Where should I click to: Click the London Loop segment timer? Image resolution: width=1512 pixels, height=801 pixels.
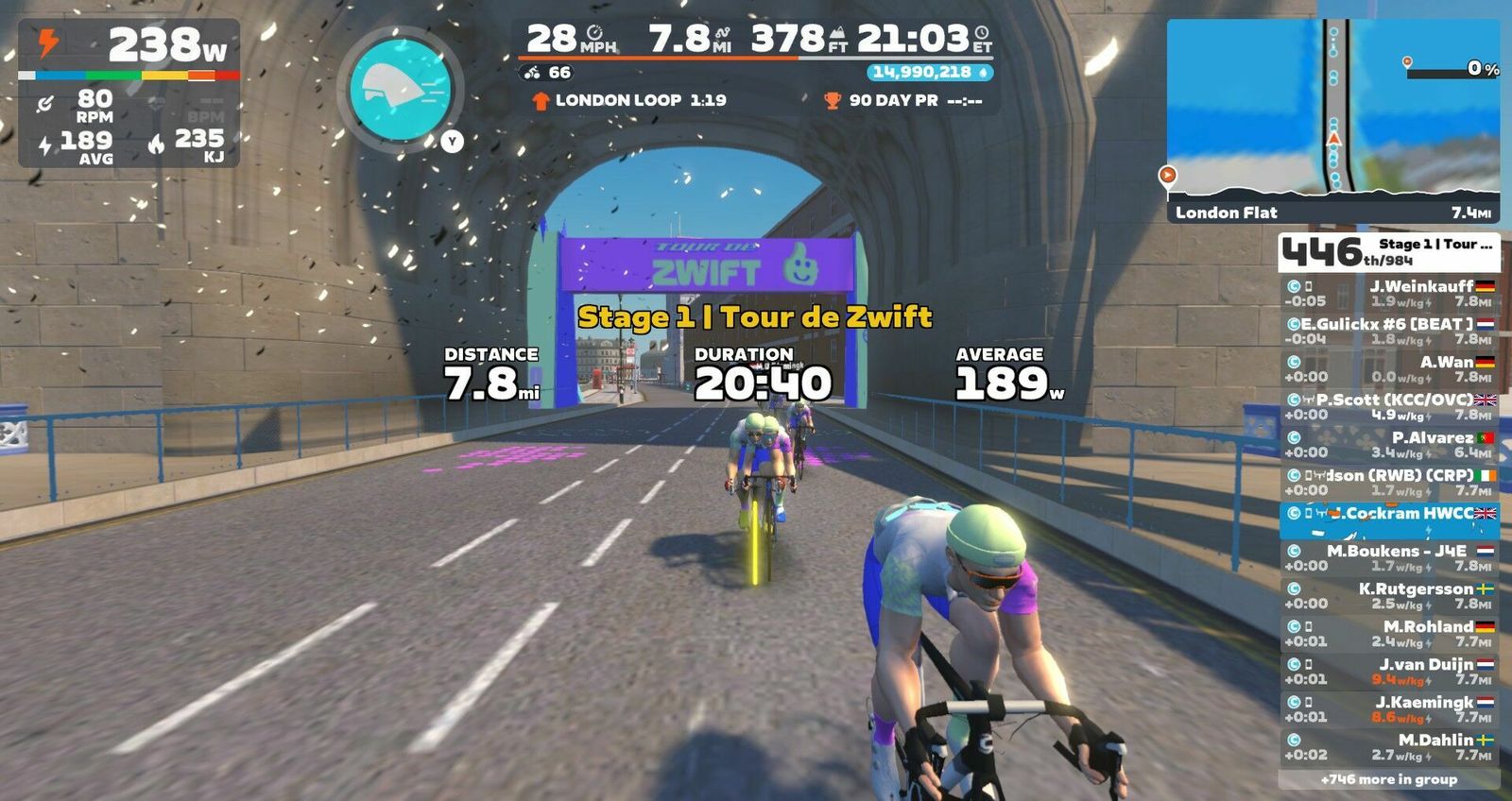(629, 100)
